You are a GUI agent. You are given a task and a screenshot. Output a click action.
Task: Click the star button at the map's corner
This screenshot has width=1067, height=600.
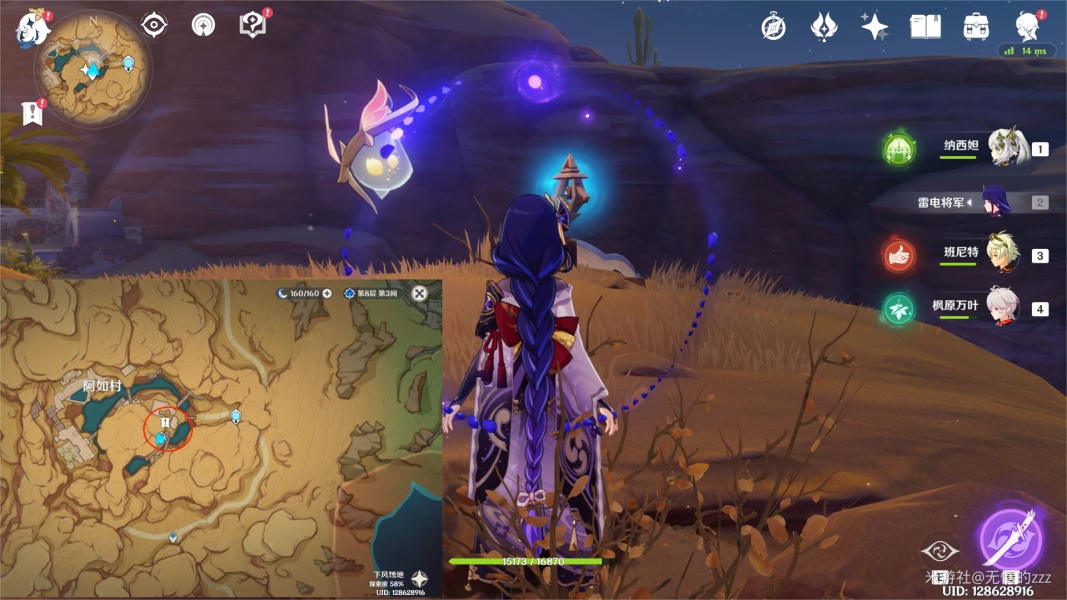(x=420, y=578)
